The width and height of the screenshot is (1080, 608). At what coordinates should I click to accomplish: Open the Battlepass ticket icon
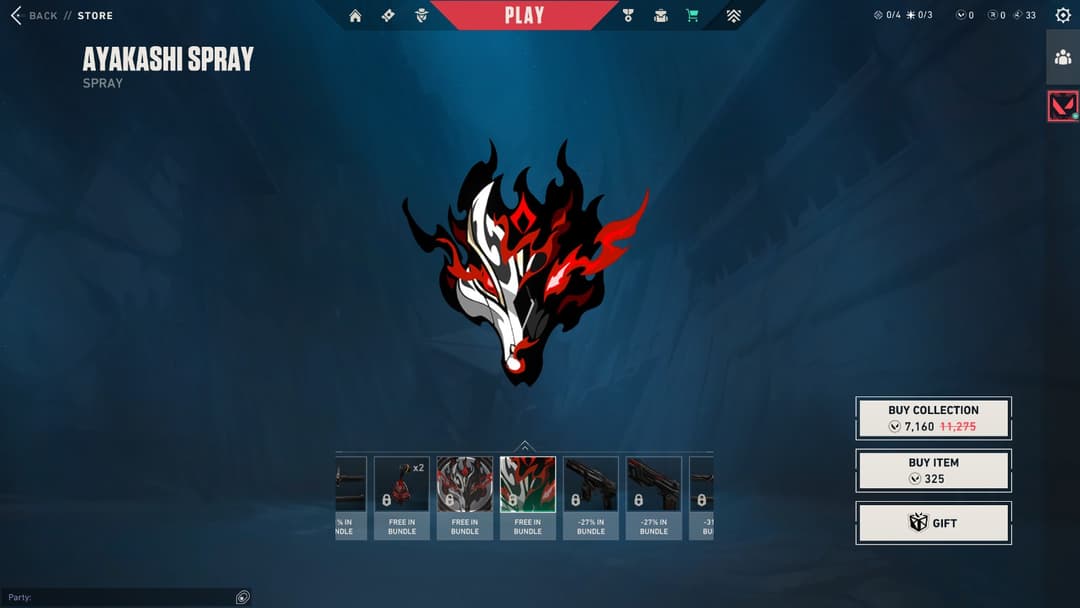coord(388,16)
